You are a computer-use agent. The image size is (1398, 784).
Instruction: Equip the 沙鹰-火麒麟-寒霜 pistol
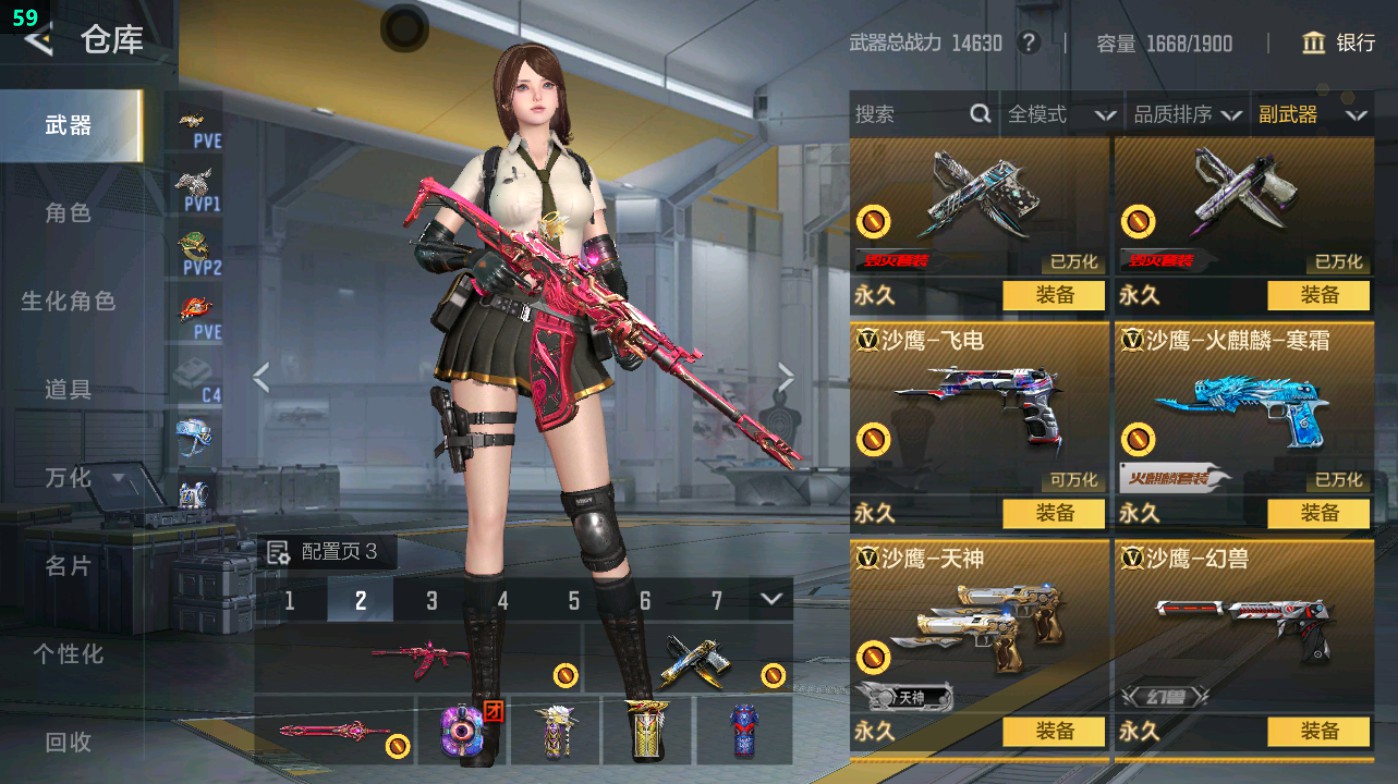point(1318,513)
